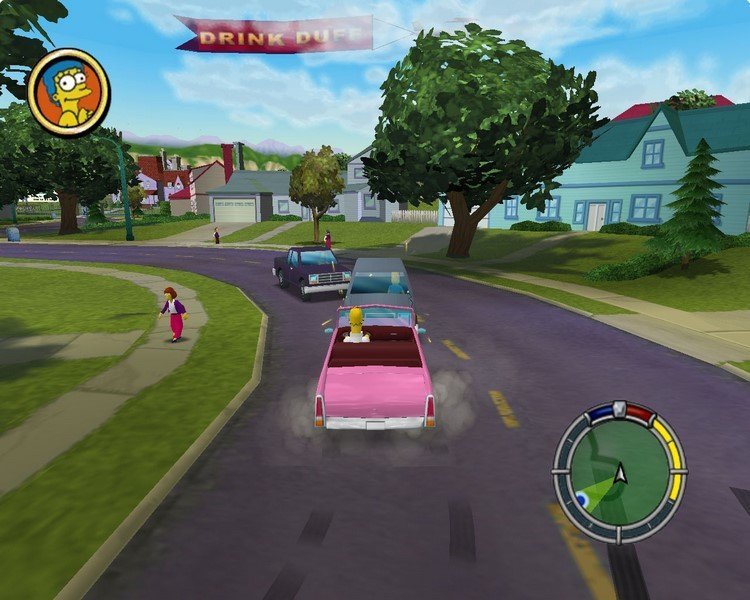The height and width of the screenshot is (600, 750).
Task: Click the Marge character portrait icon
Action: pyautogui.click(x=69, y=92)
